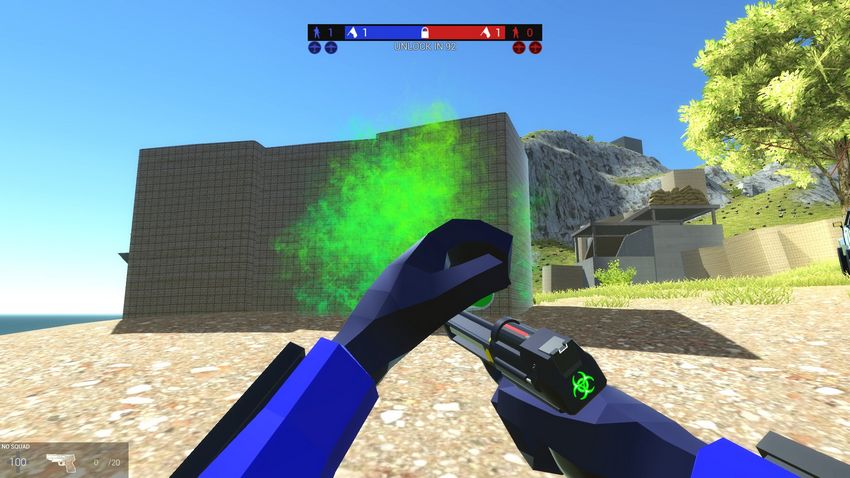Click the blue team flag icon
Screen dimensions: 850x478
352,32
